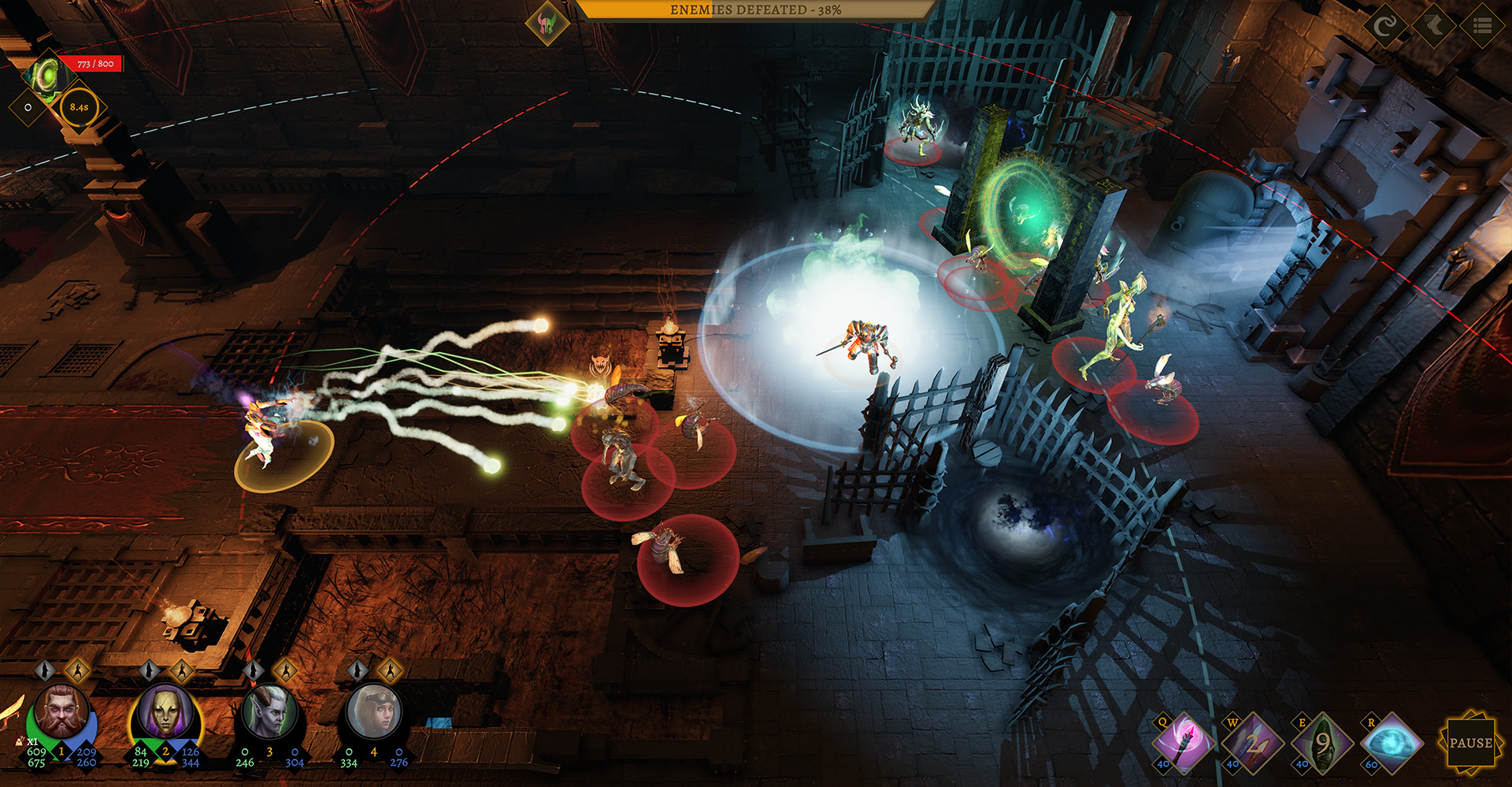
Task: Click the ENEMIES DEFEATED - 38% banner
Action: (x=754, y=12)
